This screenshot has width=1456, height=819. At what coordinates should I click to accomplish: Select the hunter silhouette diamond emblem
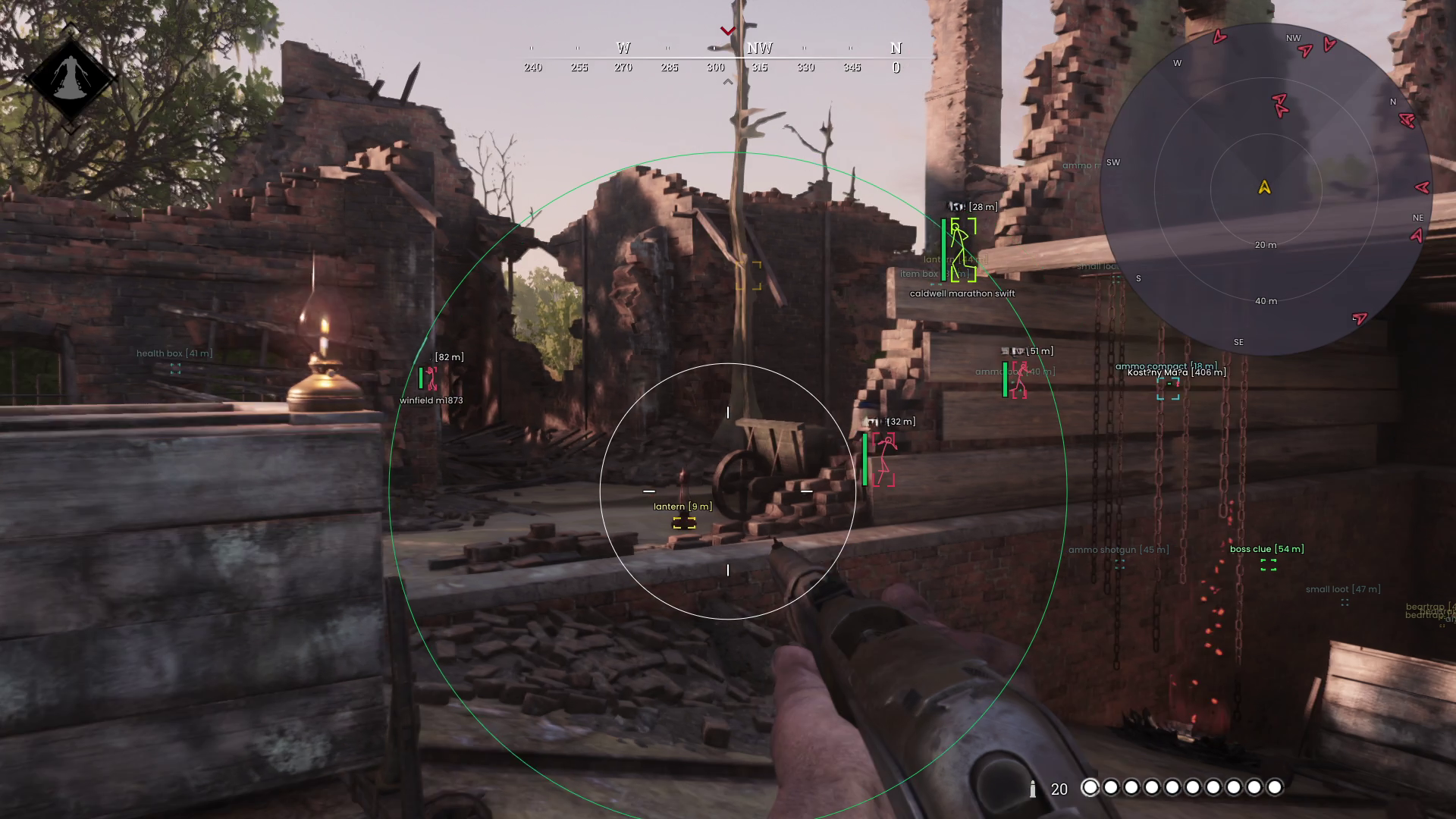(x=71, y=77)
